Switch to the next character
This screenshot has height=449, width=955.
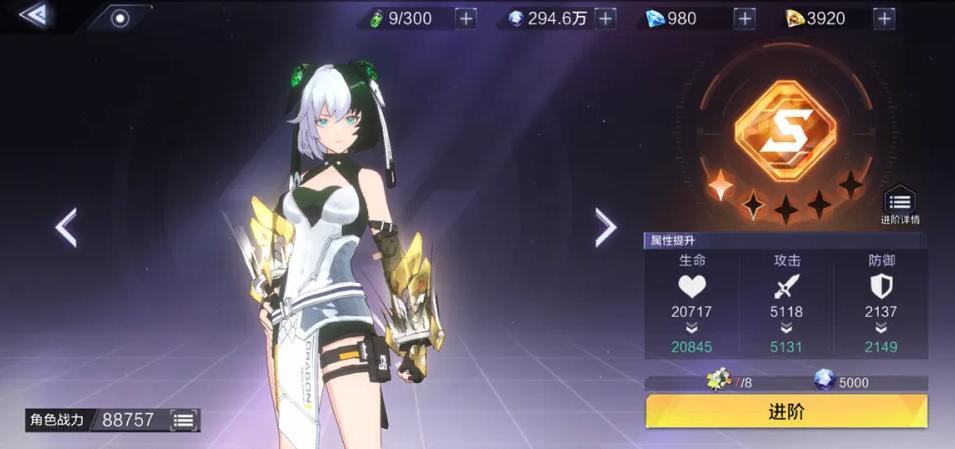(x=605, y=228)
